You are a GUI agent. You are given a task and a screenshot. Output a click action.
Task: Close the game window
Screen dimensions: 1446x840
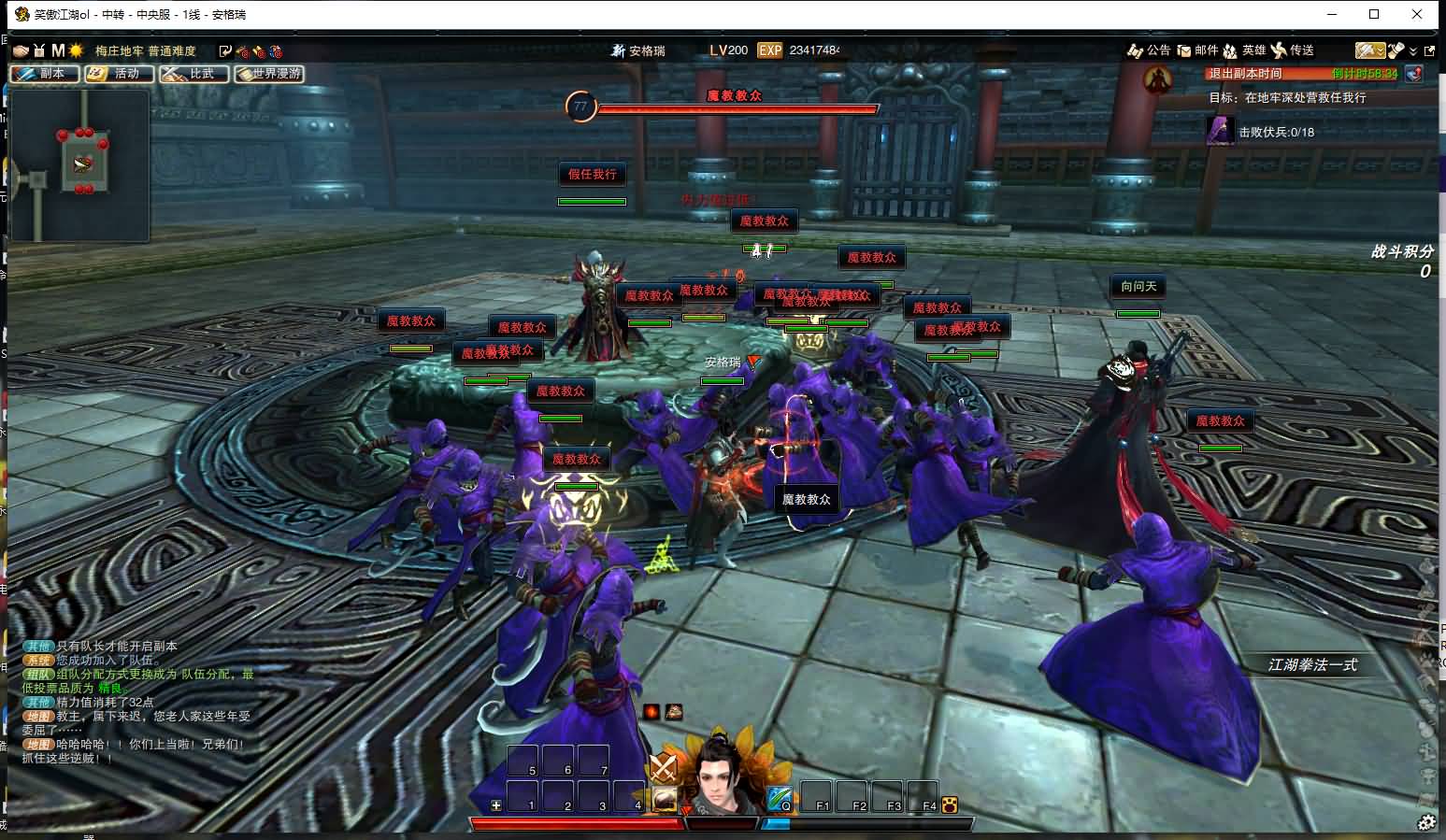(1419, 14)
